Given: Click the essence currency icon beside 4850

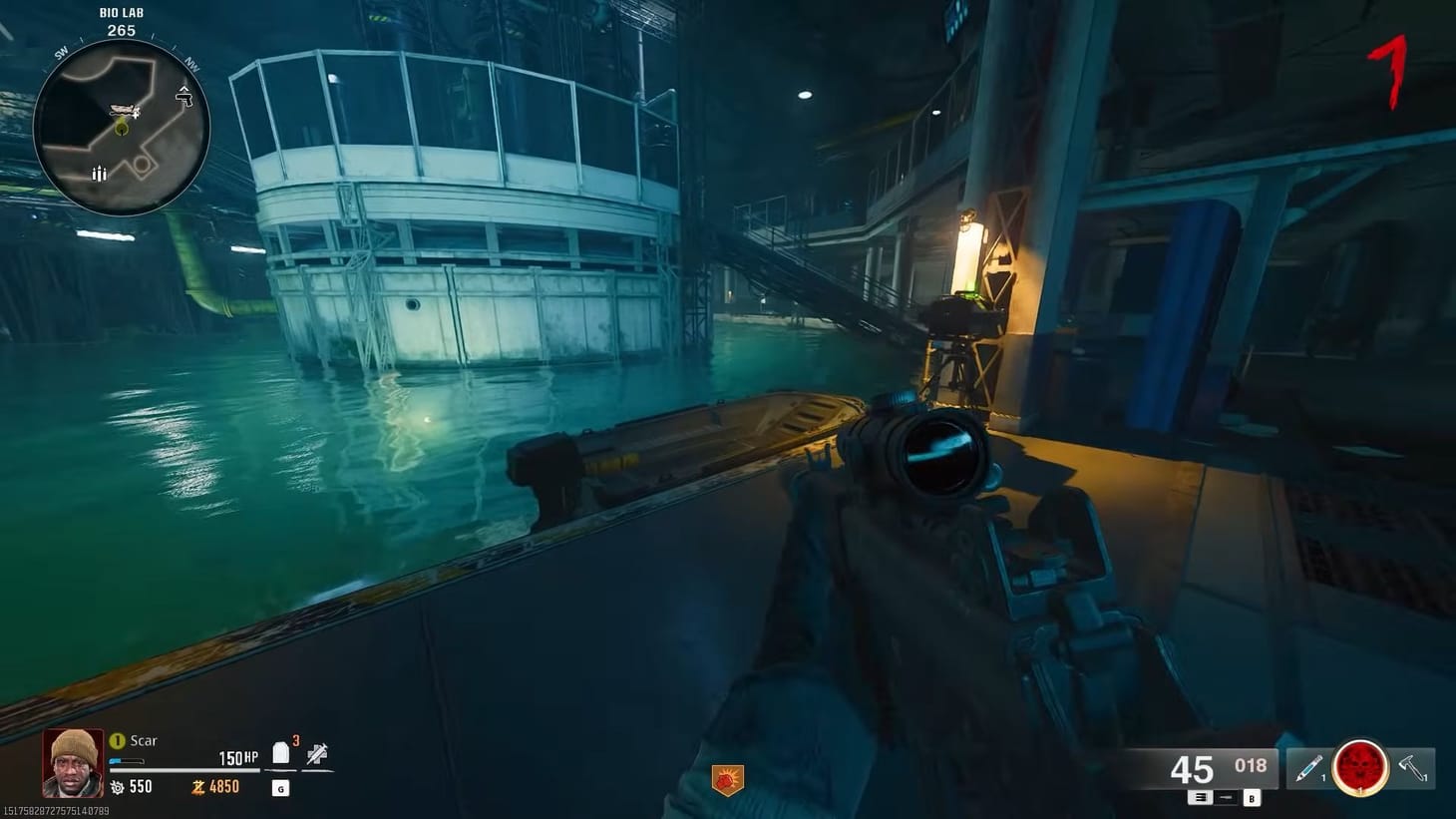Looking at the screenshot, I should pos(200,786).
